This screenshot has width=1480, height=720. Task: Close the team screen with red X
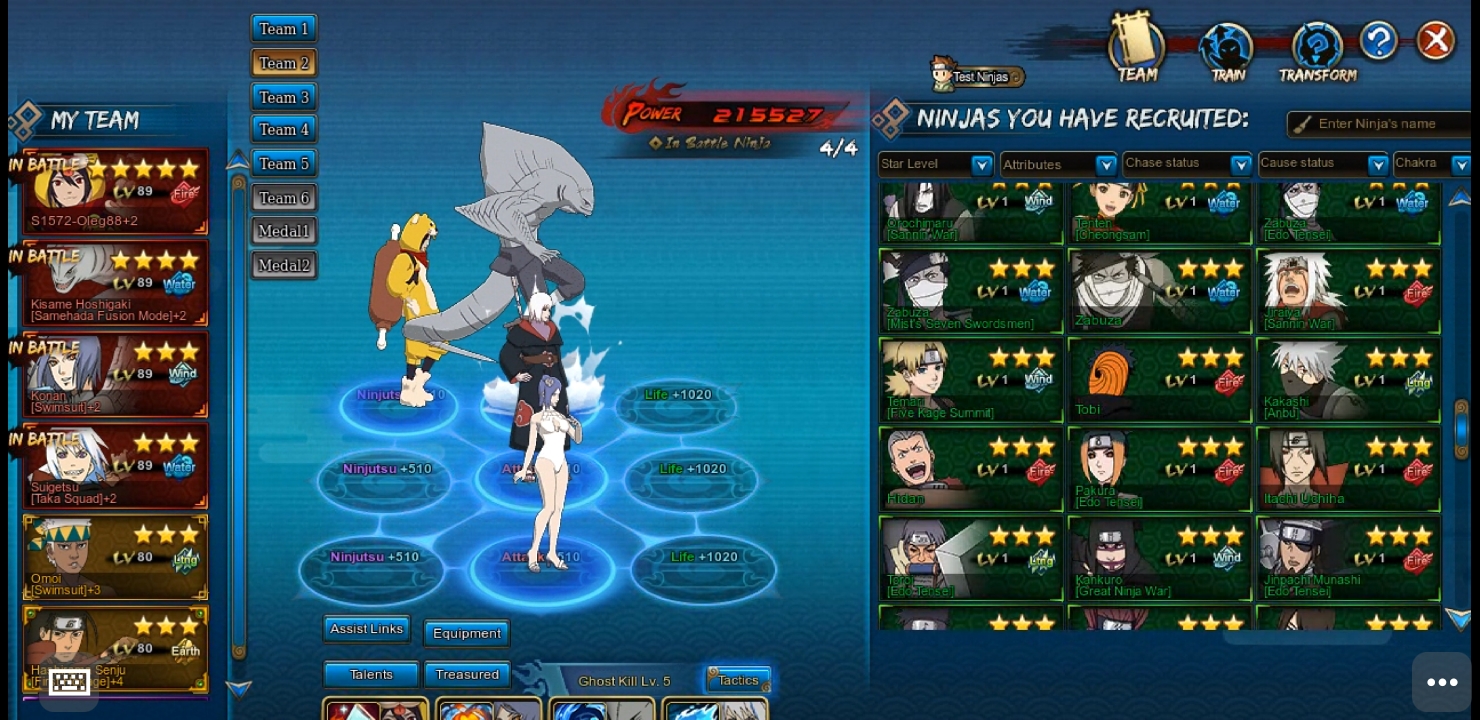click(1436, 41)
